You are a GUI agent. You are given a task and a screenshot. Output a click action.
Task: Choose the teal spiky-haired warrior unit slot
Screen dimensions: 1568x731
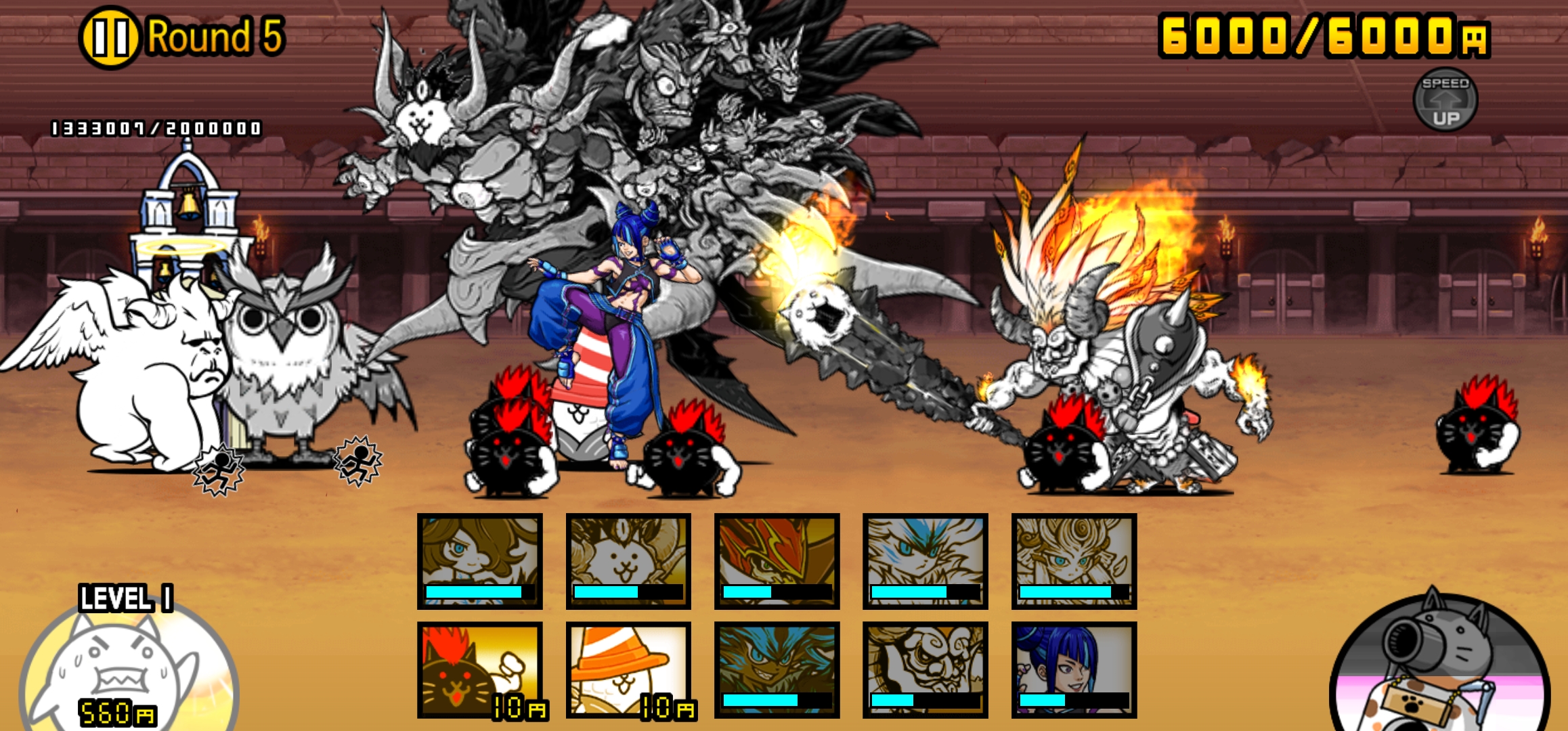pos(777,669)
